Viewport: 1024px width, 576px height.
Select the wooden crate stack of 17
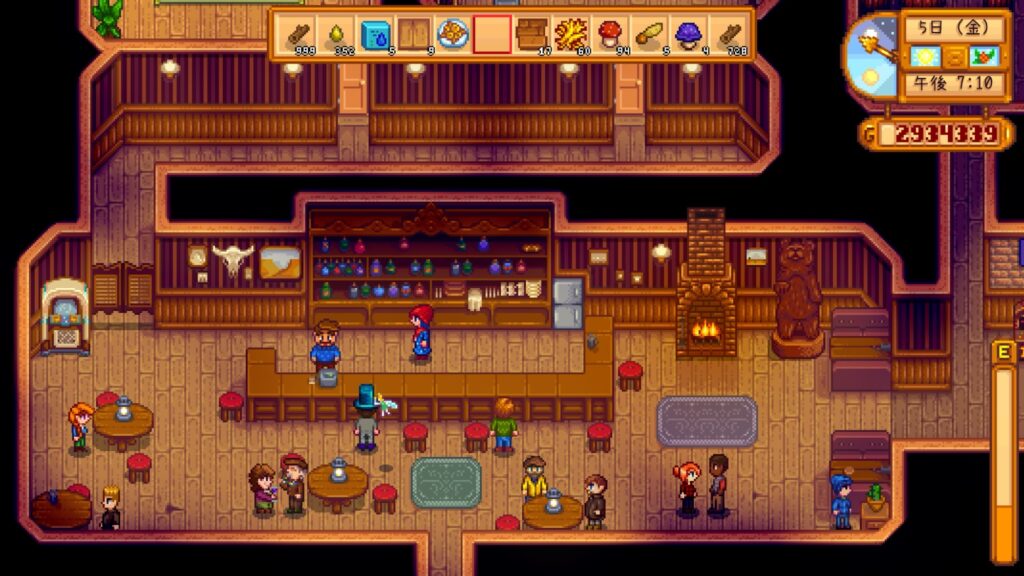(x=531, y=35)
